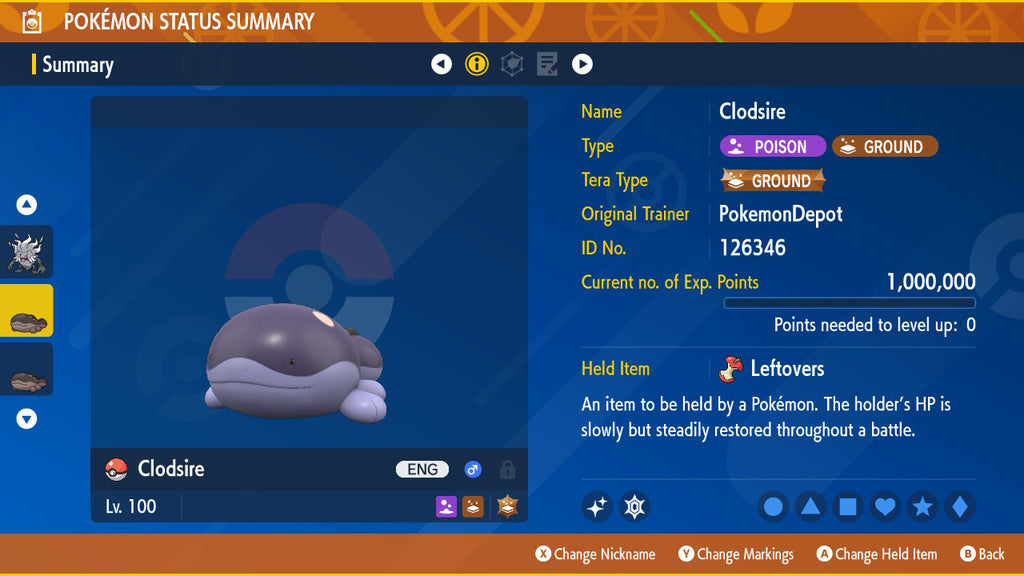Image resolution: width=1024 pixels, height=576 pixels.
Task: Select the Annihilape party thumbnail
Action: click(27, 252)
